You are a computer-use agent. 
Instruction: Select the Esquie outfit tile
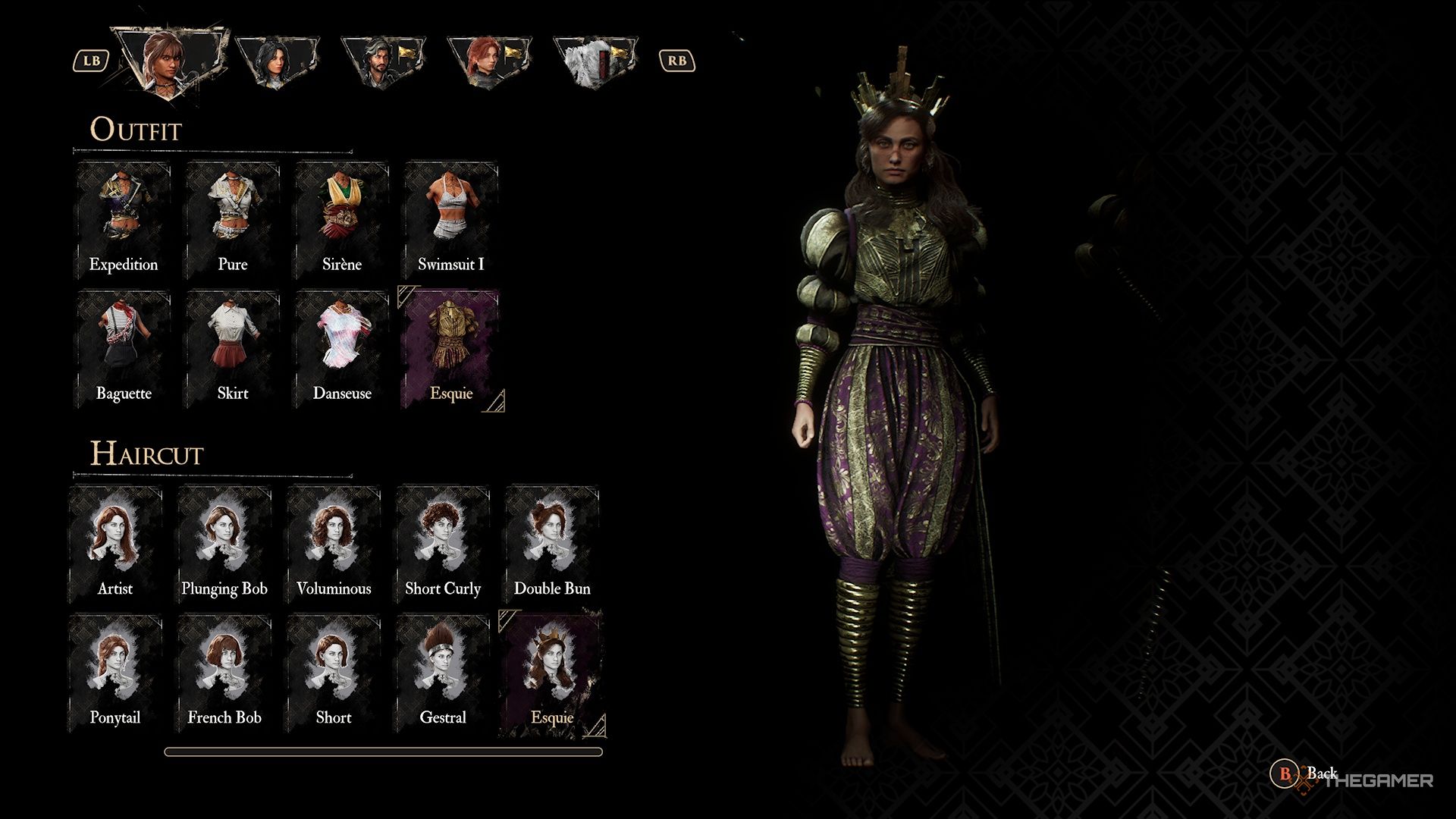pyautogui.click(x=451, y=349)
